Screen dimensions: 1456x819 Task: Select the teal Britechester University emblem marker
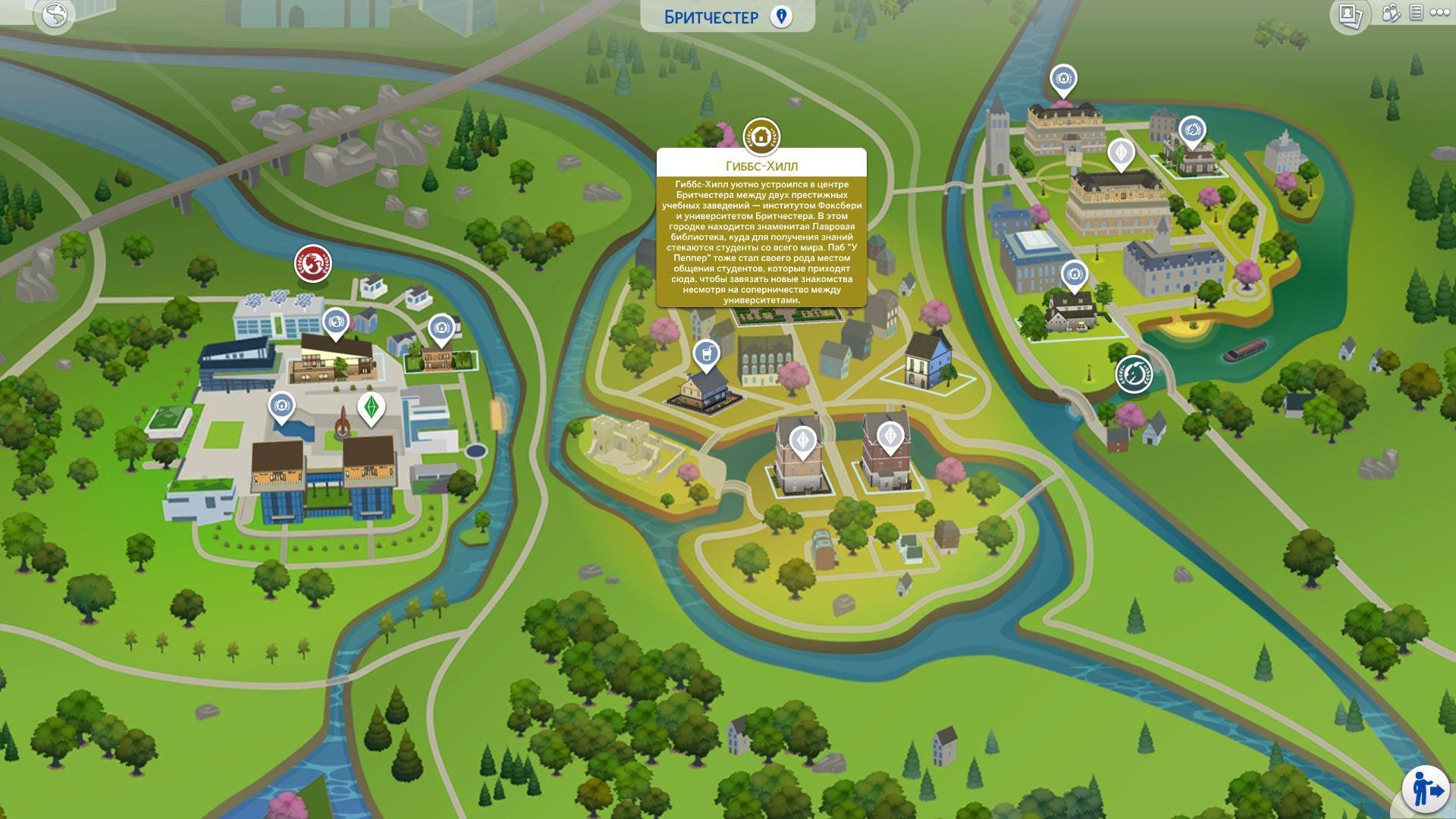coord(1134,374)
